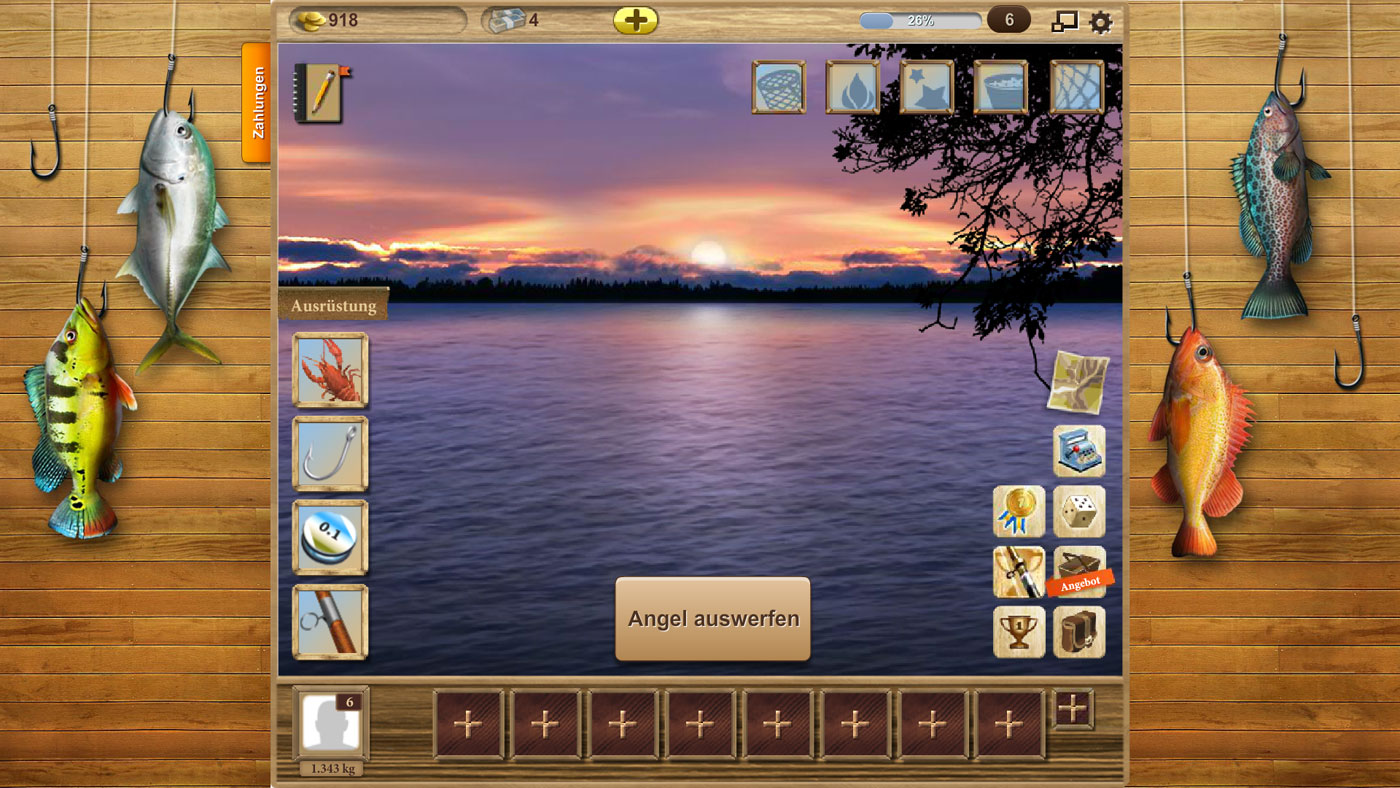Screen dimensions: 1400x788
Task: Open the settings gear
Action: tap(1099, 18)
